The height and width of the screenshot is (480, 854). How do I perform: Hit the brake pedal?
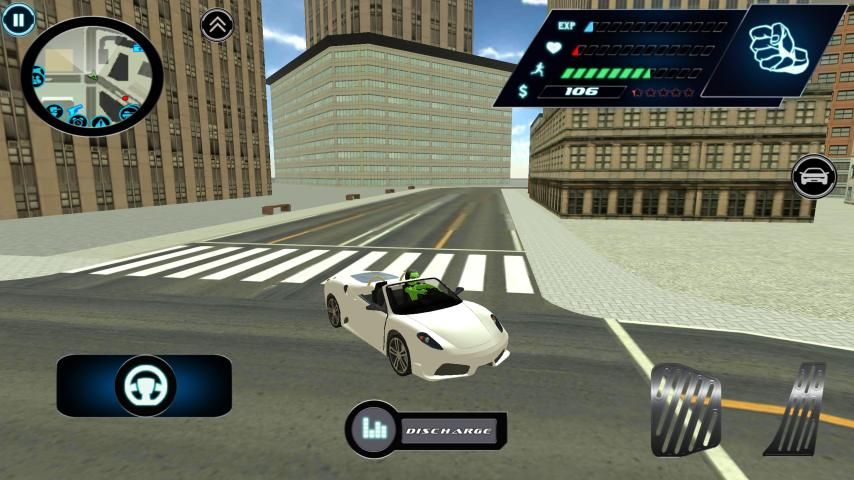click(x=685, y=408)
